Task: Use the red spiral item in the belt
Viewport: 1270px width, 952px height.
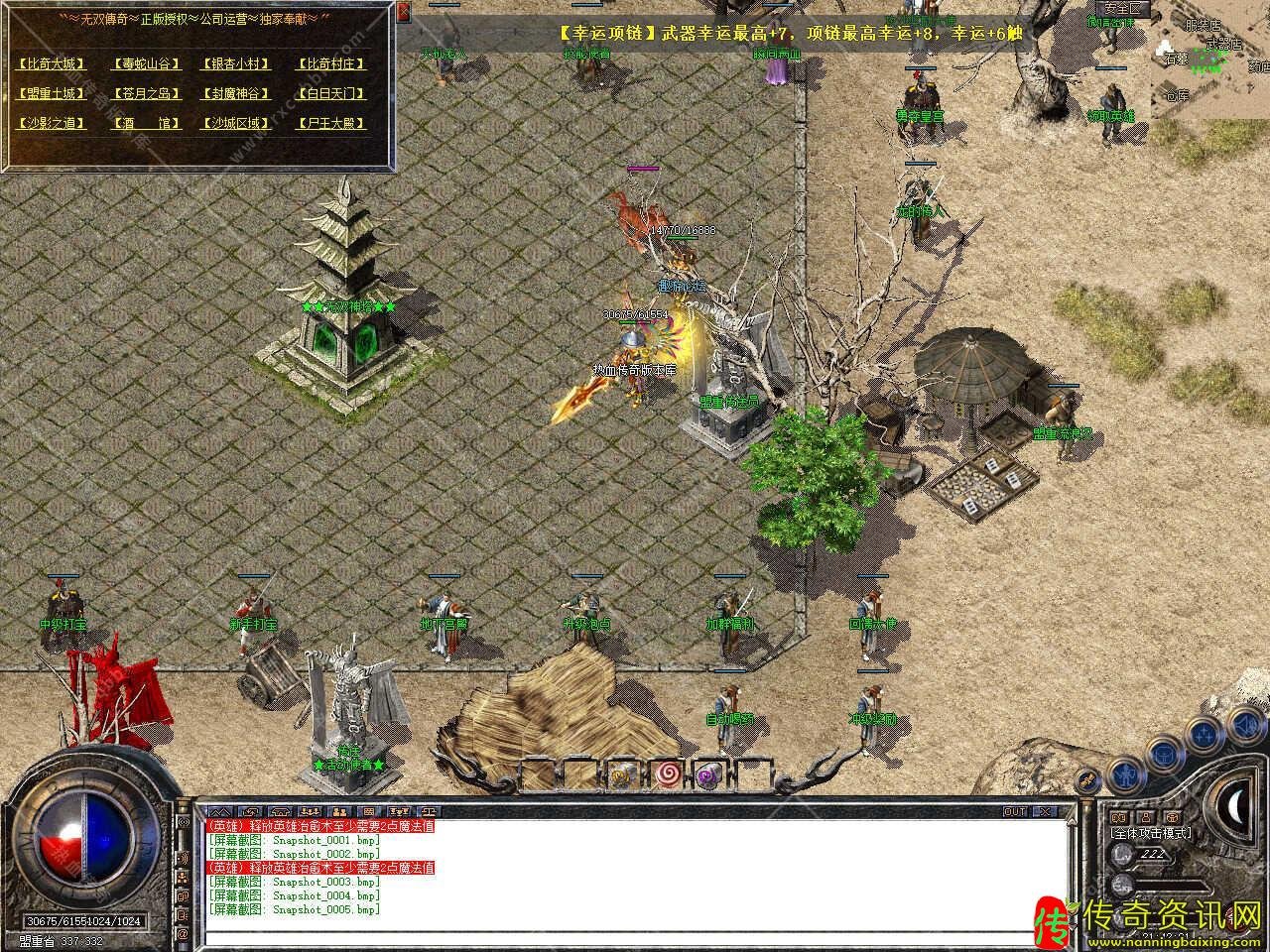Action: click(x=667, y=773)
